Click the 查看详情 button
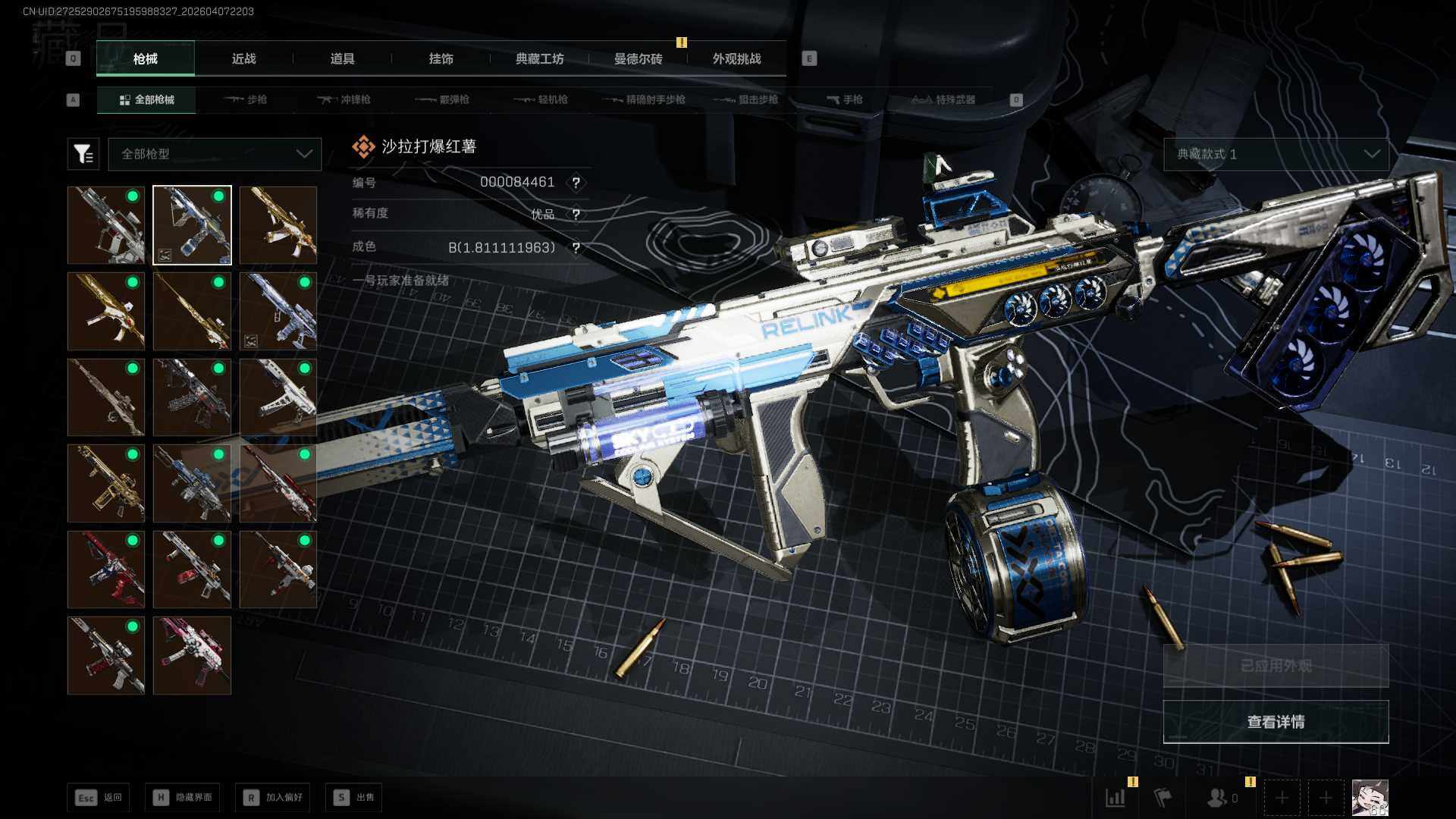 pyautogui.click(x=1276, y=722)
